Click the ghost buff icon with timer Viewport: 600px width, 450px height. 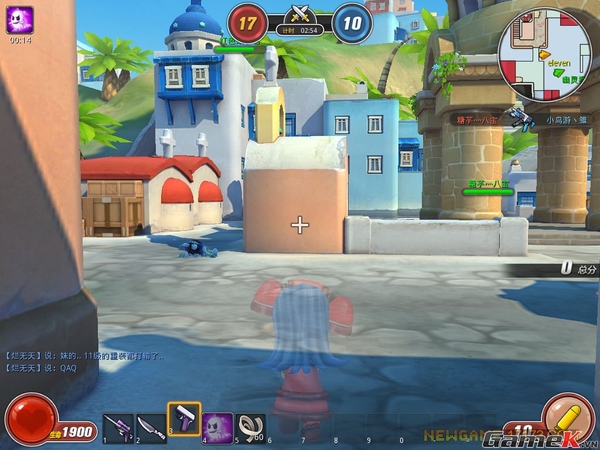20,19
